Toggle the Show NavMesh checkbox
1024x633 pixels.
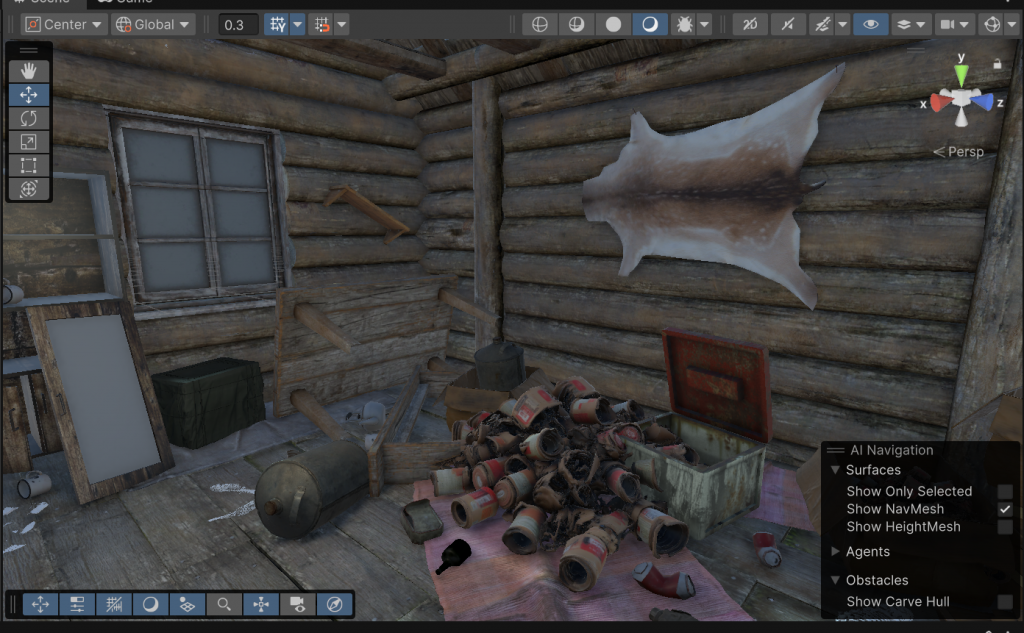click(1004, 509)
